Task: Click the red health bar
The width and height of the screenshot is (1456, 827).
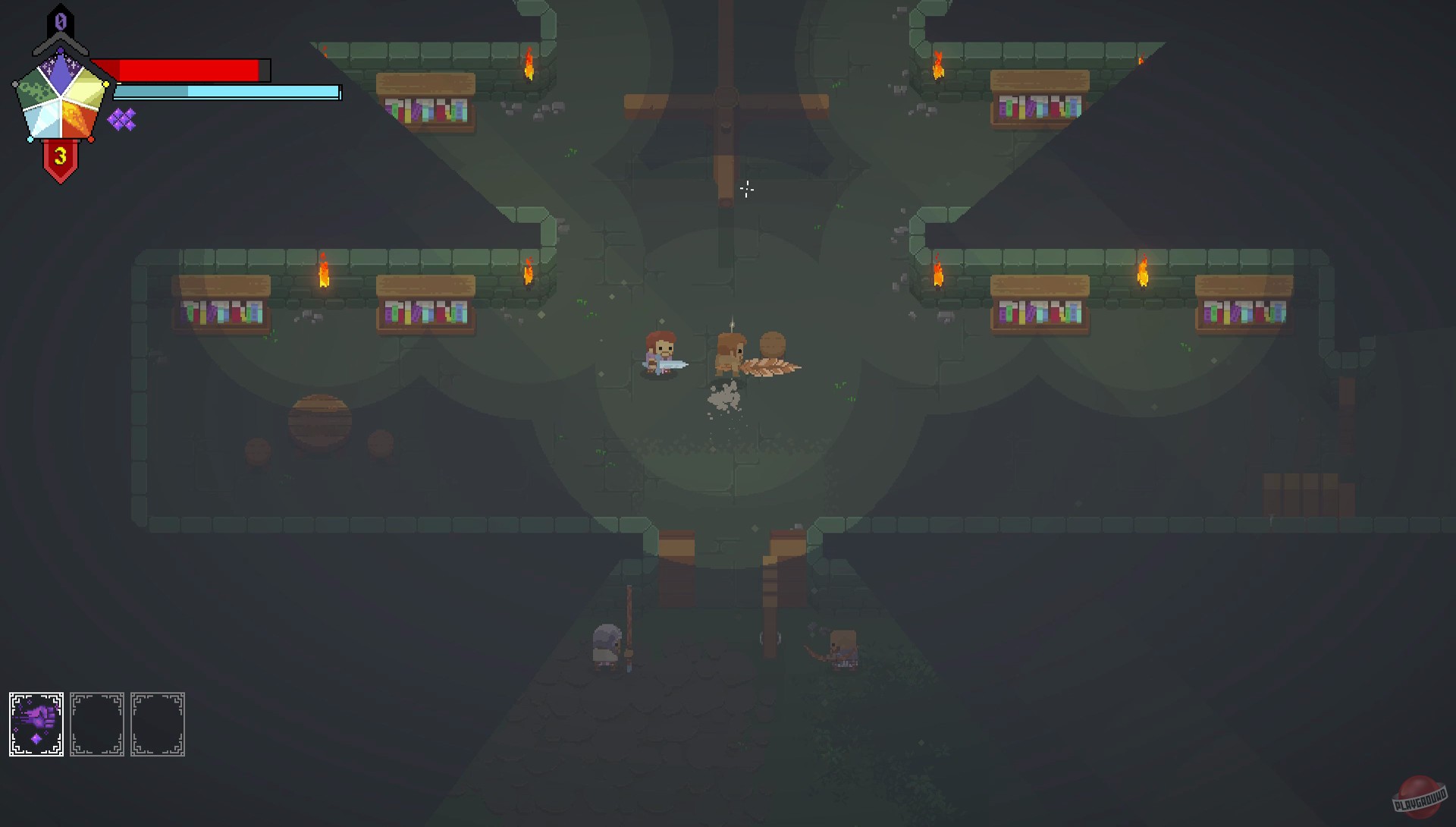Action: [190, 68]
